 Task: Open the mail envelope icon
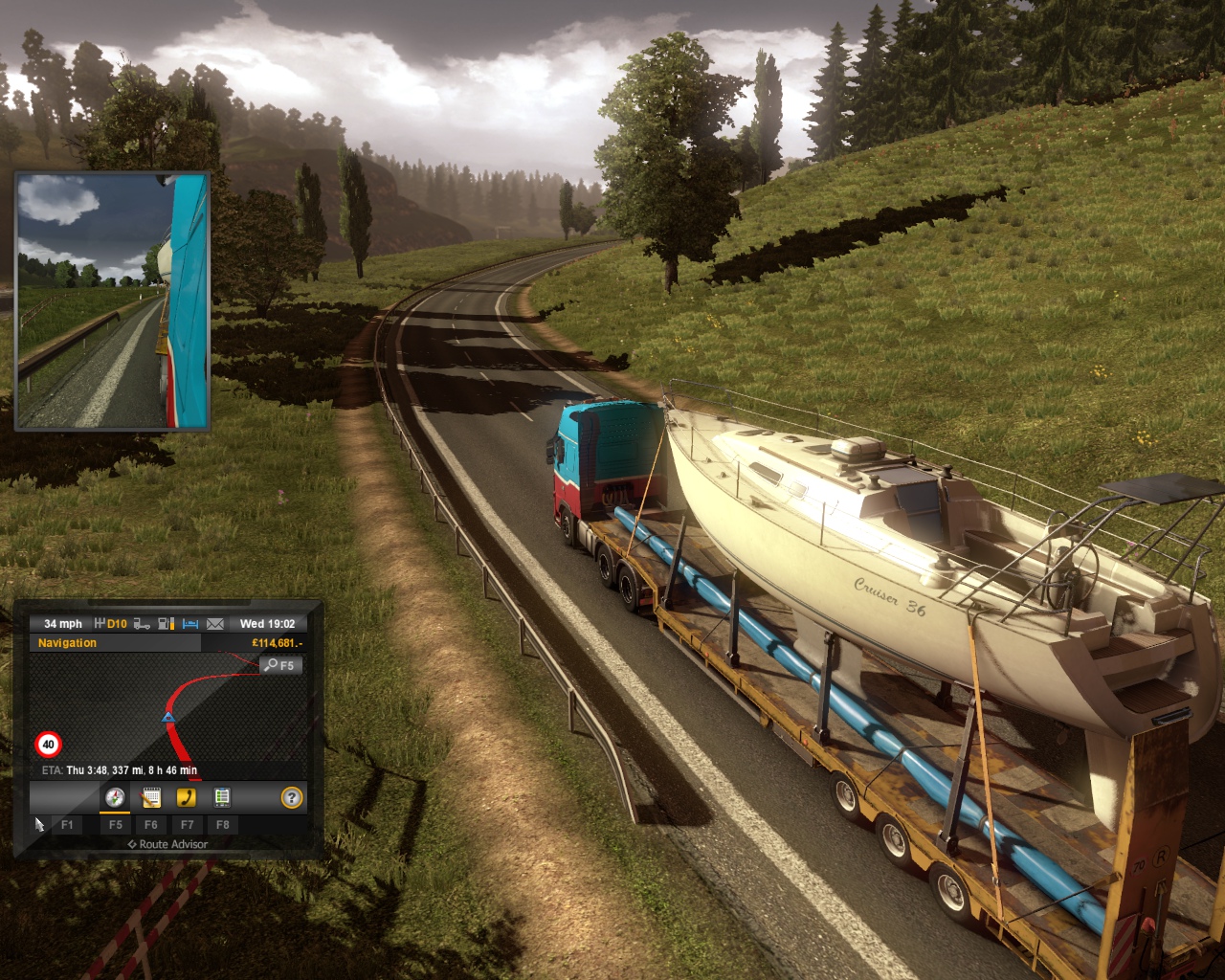point(215,624)
